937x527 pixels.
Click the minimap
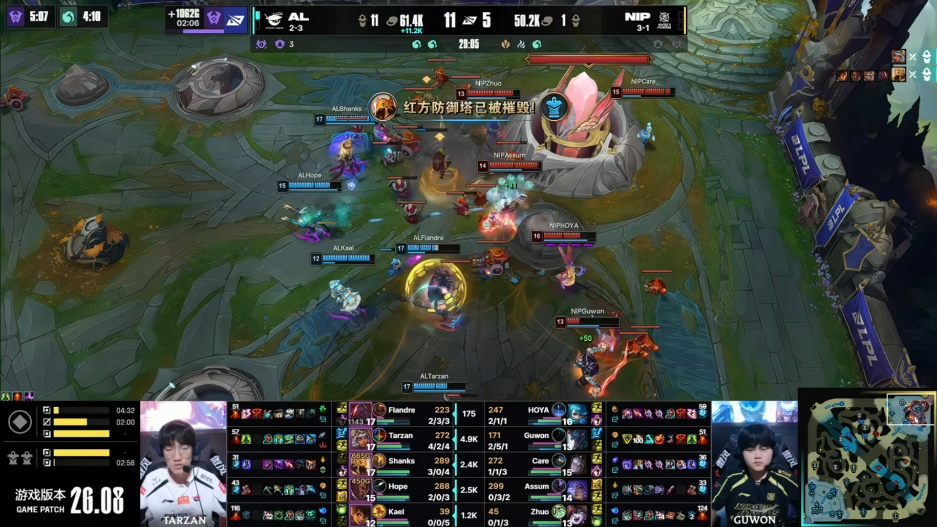868,458
